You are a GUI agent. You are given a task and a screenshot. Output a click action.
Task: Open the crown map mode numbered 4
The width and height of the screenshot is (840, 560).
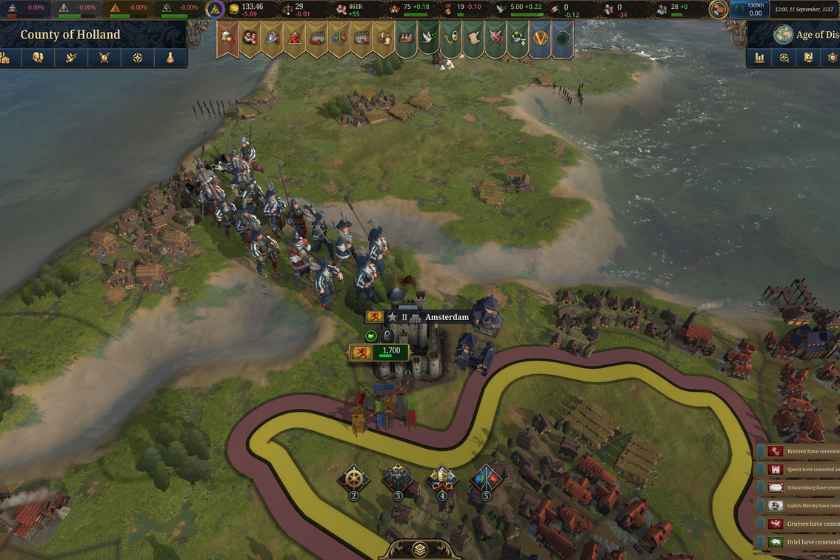(x=442, y=479)
